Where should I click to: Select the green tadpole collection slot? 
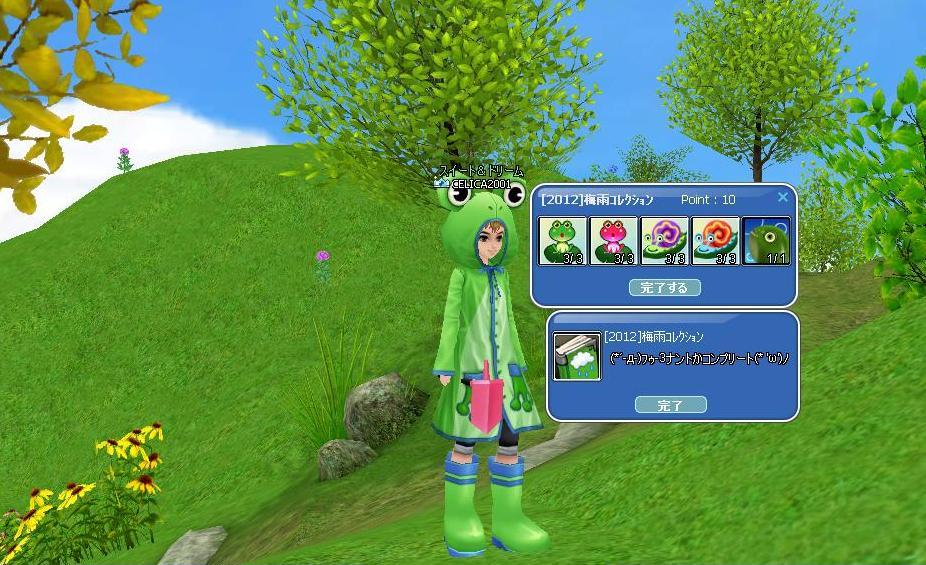tap(766, 241)
